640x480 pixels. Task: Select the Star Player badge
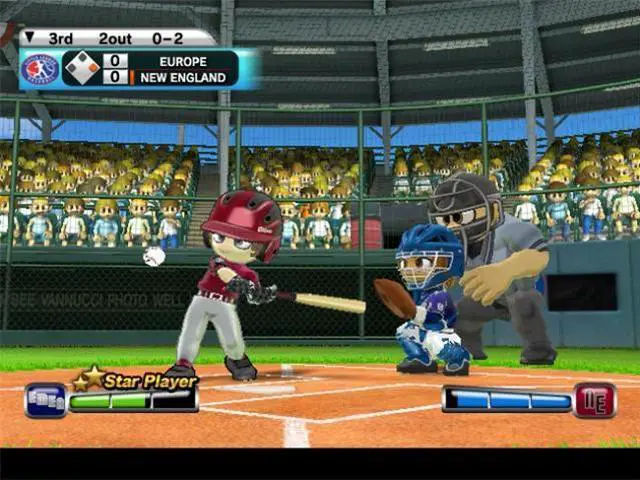pyautogui.click(x=135, y=380)
